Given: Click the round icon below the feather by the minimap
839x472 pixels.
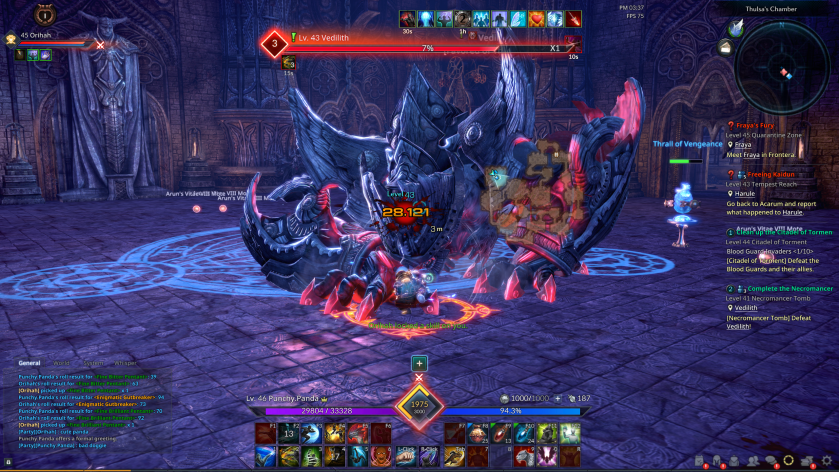Looking at the screenshot, I should tap(725, 46).
